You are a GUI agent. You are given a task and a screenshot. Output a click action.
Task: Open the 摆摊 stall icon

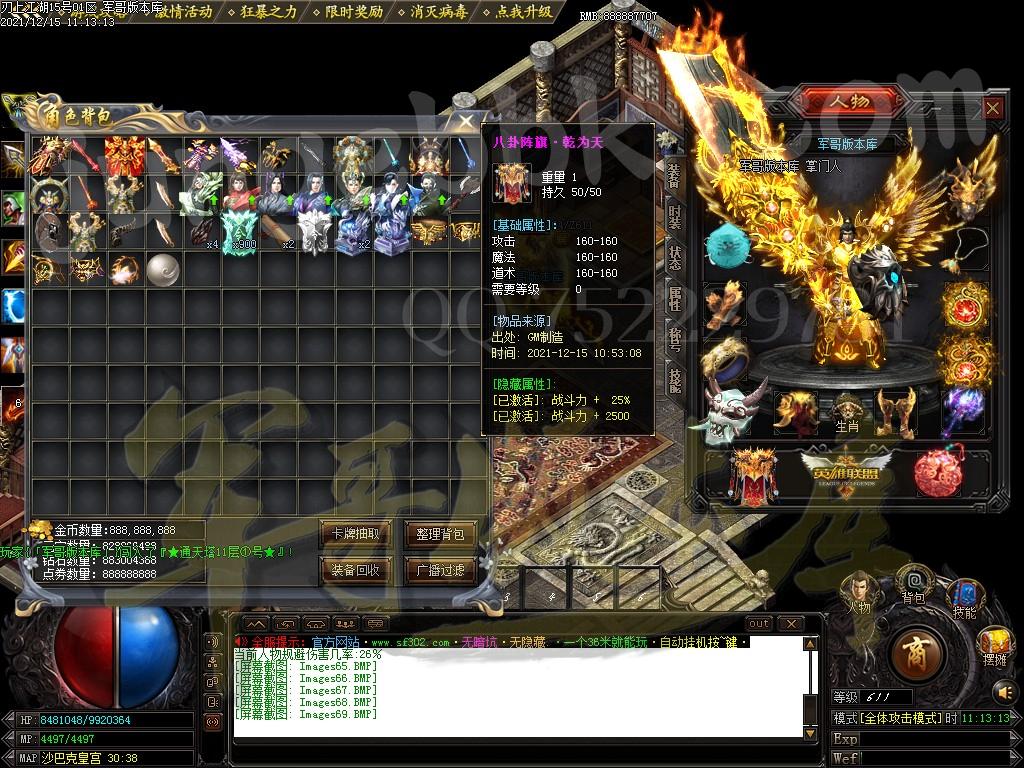click(x=993, y=645)
